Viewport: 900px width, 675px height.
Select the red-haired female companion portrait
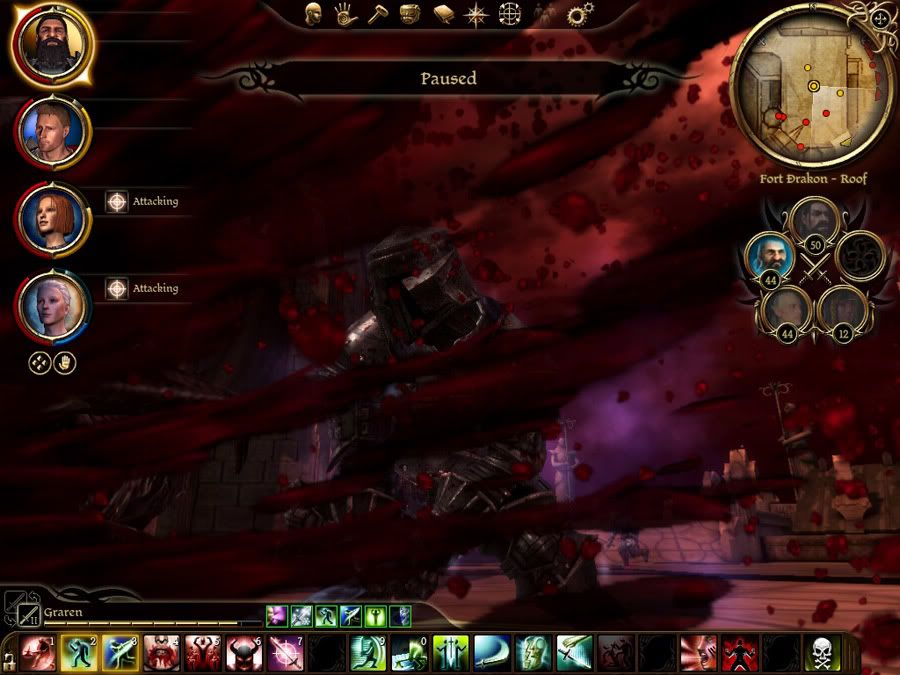(x=52, y=219)
